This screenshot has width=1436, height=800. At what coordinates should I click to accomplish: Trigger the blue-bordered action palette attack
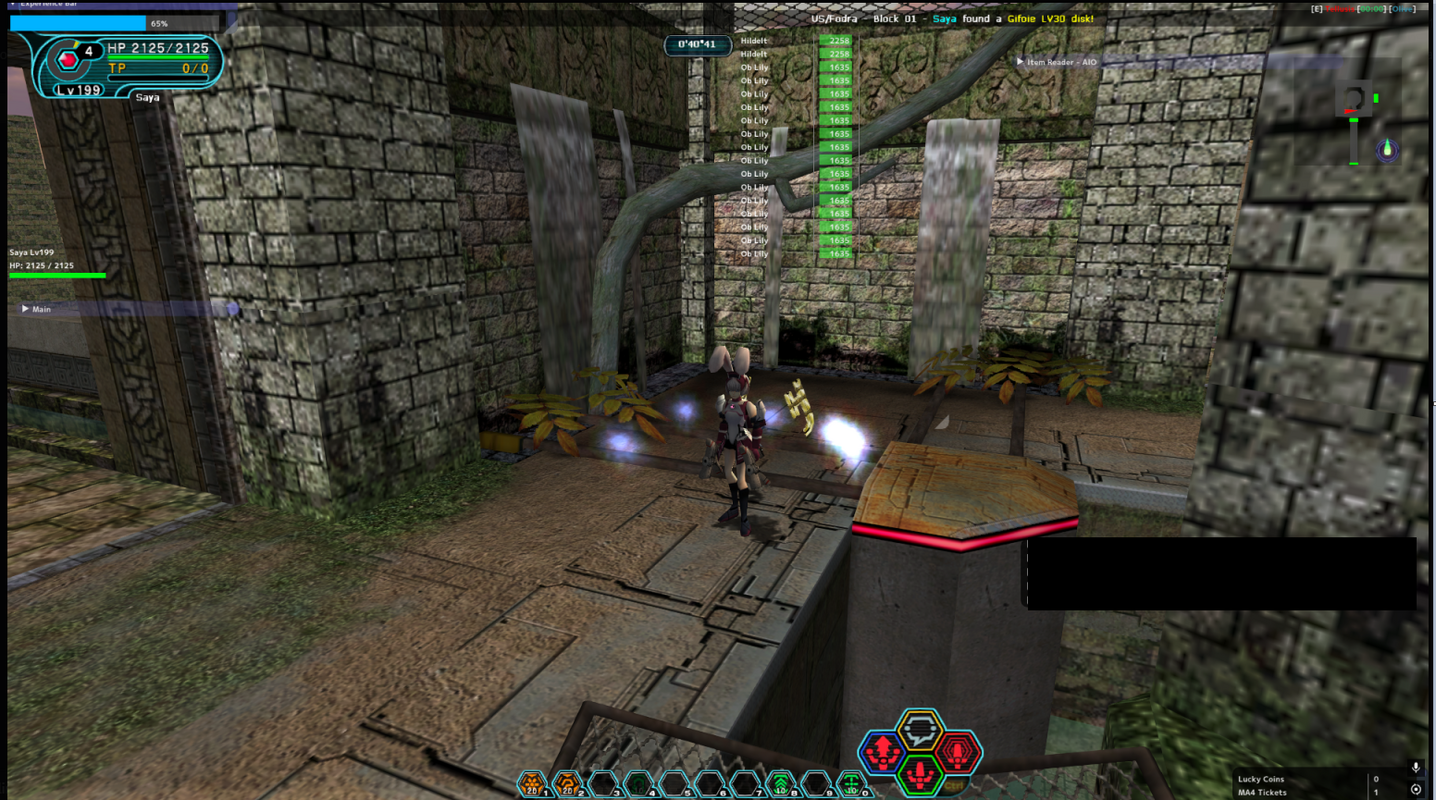tap(882, 752)
